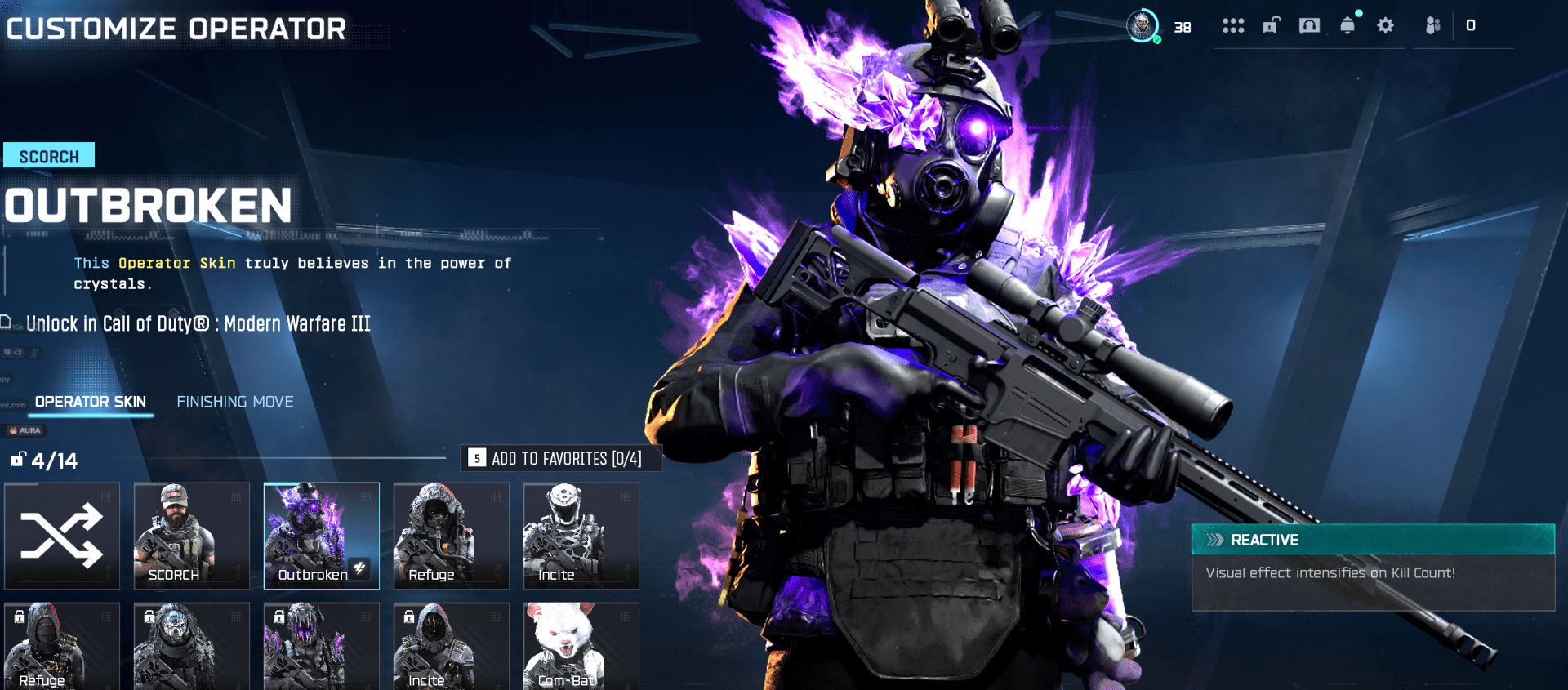Select the locked silver skull mask skin
Screen dimensions: 1568x690
click(x=191, y=647)
